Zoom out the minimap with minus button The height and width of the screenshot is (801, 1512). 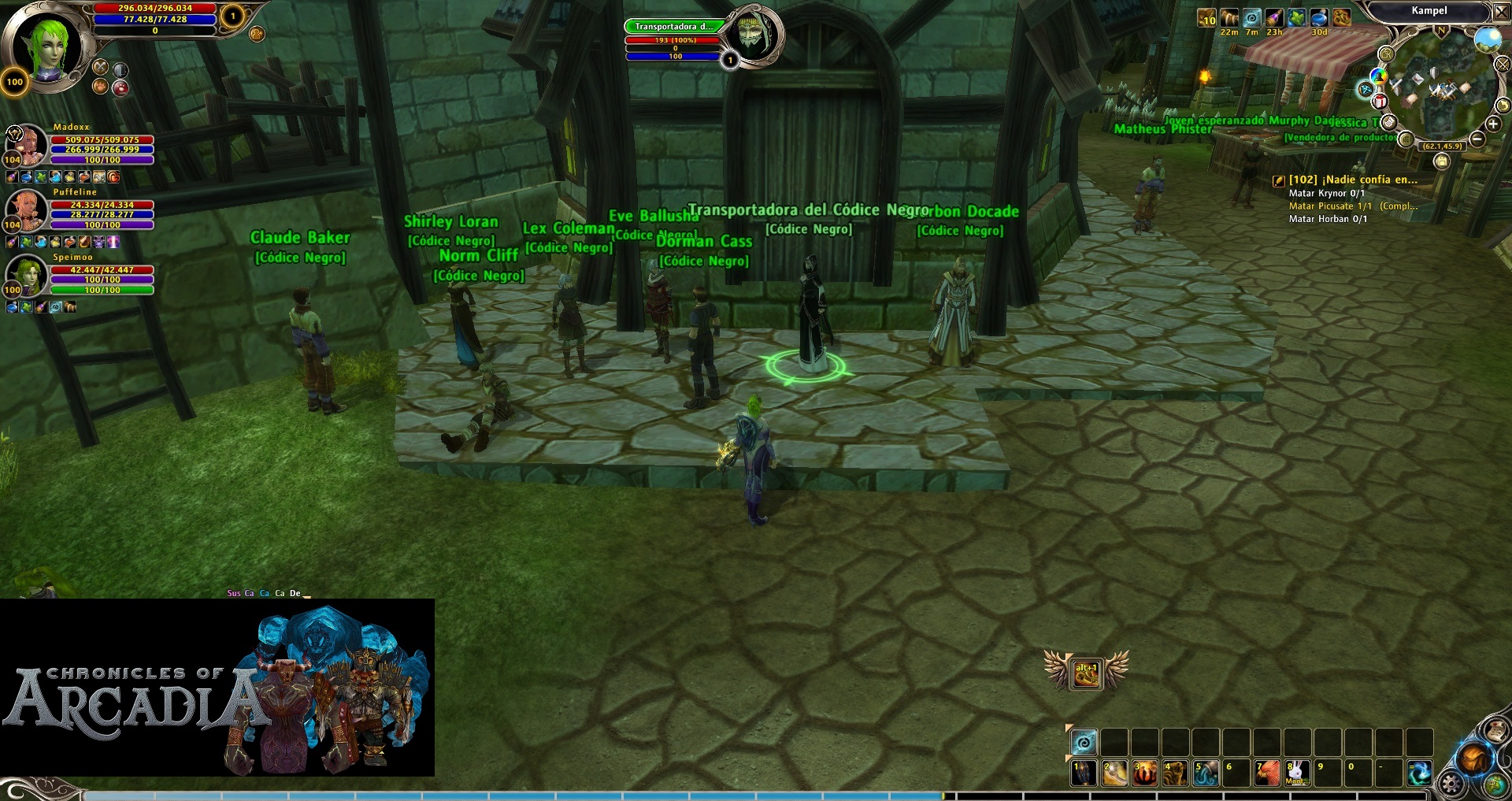tap(1477, 139)
